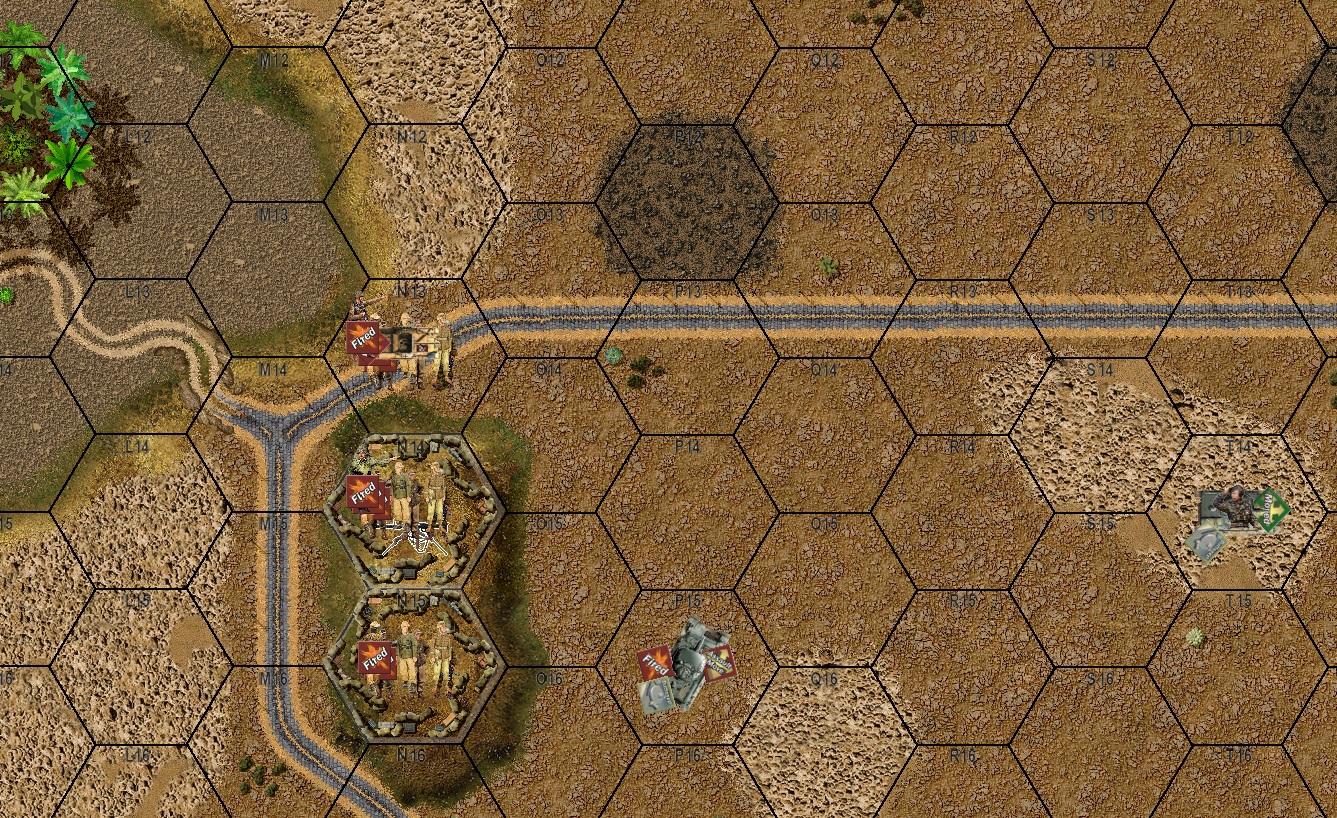Click the Damaged marker on the P15 tank
Image resolution: width=1337 pixels, height=818 pixels.
[655, 693]
